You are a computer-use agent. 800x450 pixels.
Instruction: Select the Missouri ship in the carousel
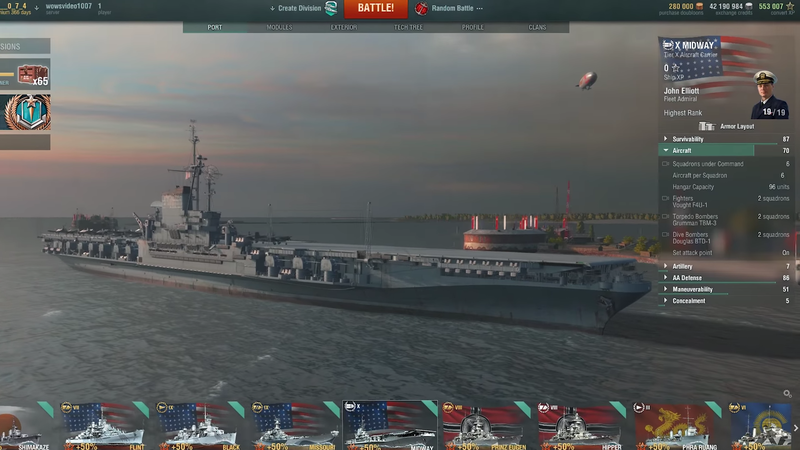294,425
